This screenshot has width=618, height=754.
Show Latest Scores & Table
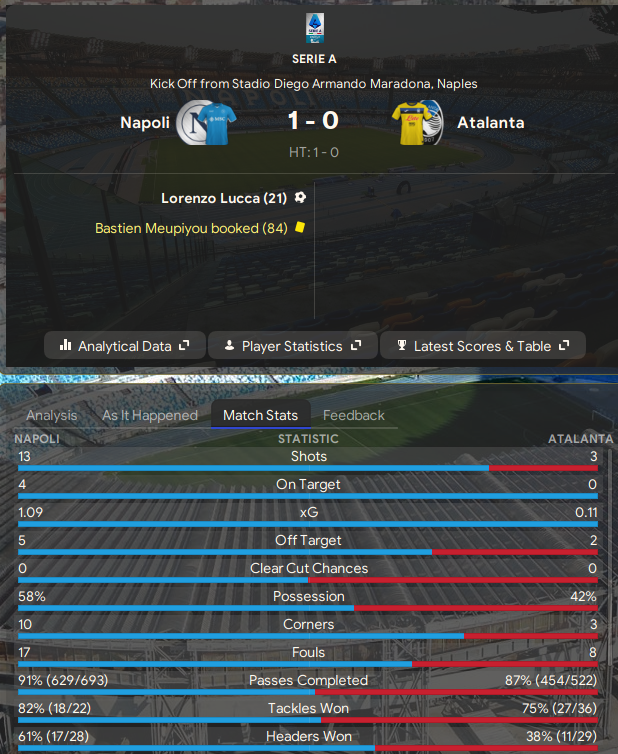482,346
